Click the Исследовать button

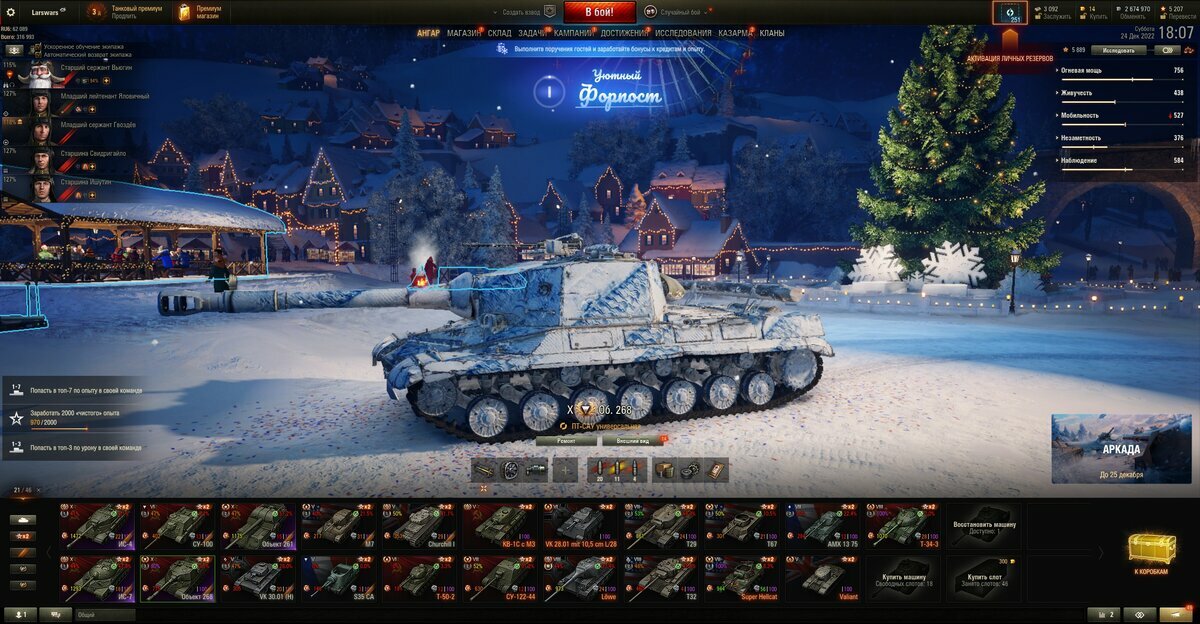coord(1118,49)
